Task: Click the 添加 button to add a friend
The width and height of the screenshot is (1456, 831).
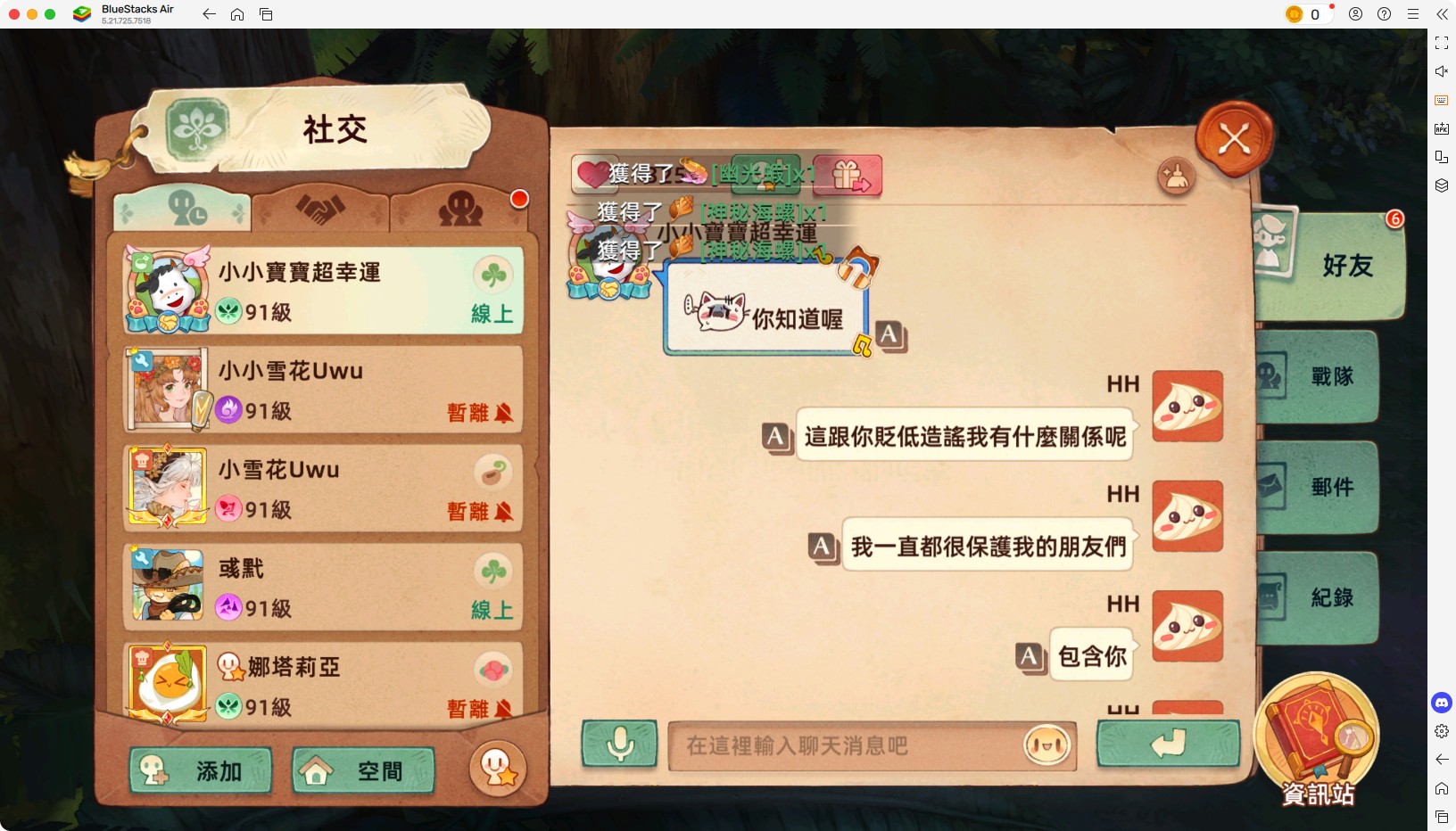Action: (202, 770)
